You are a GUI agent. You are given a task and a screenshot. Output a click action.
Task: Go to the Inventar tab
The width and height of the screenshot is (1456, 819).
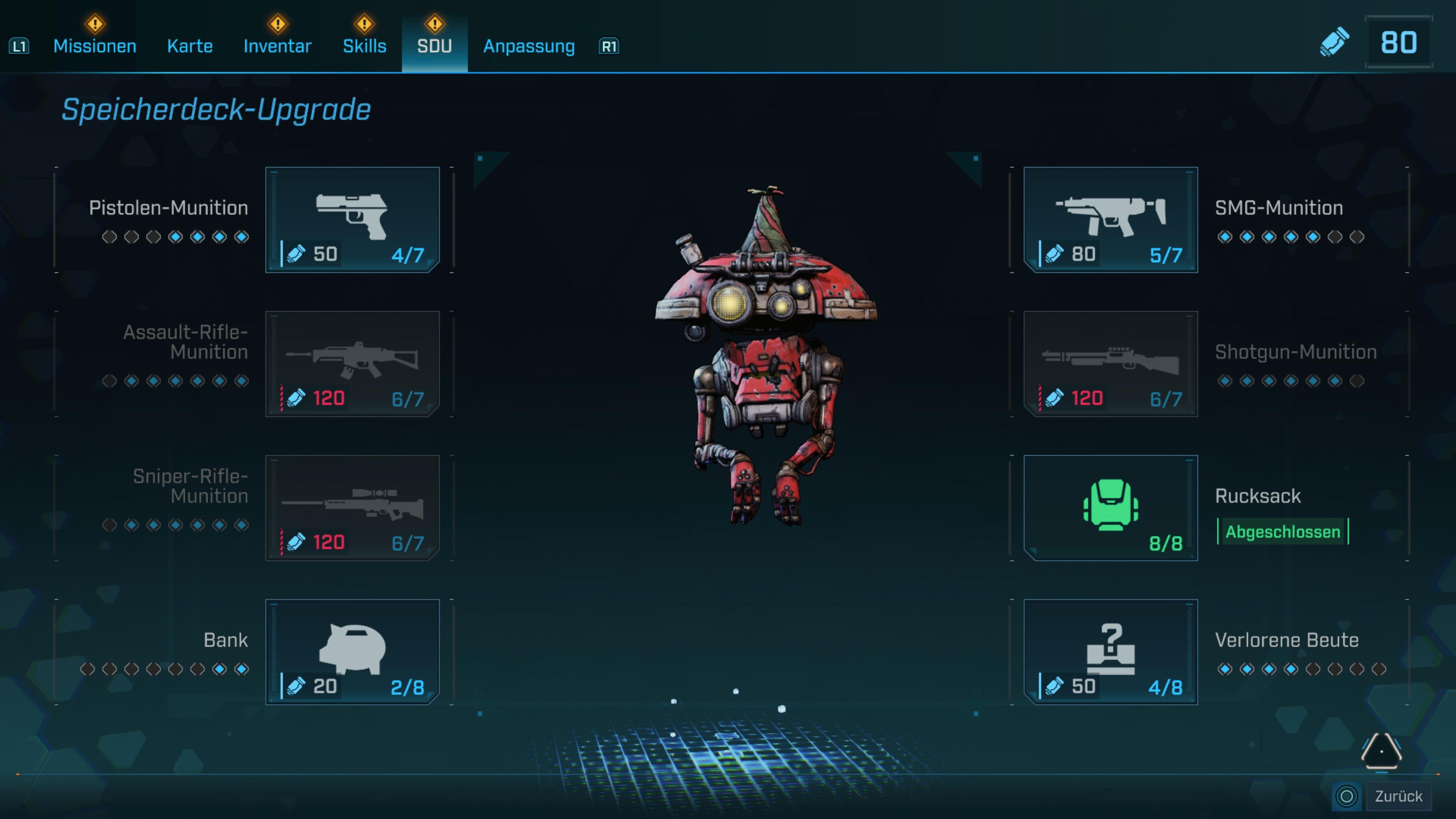pos(277,46)
